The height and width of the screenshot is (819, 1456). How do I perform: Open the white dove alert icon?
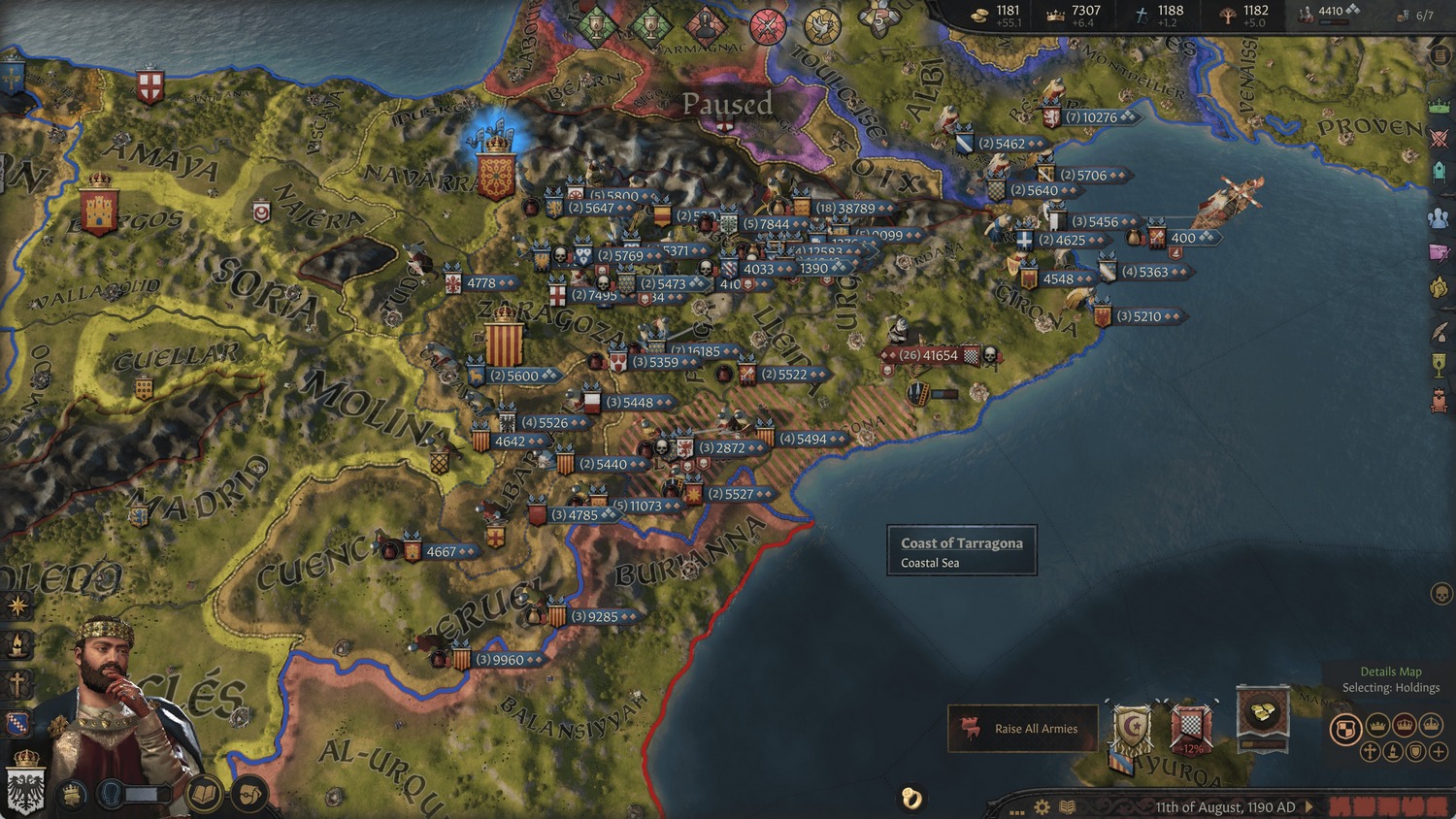822,26
